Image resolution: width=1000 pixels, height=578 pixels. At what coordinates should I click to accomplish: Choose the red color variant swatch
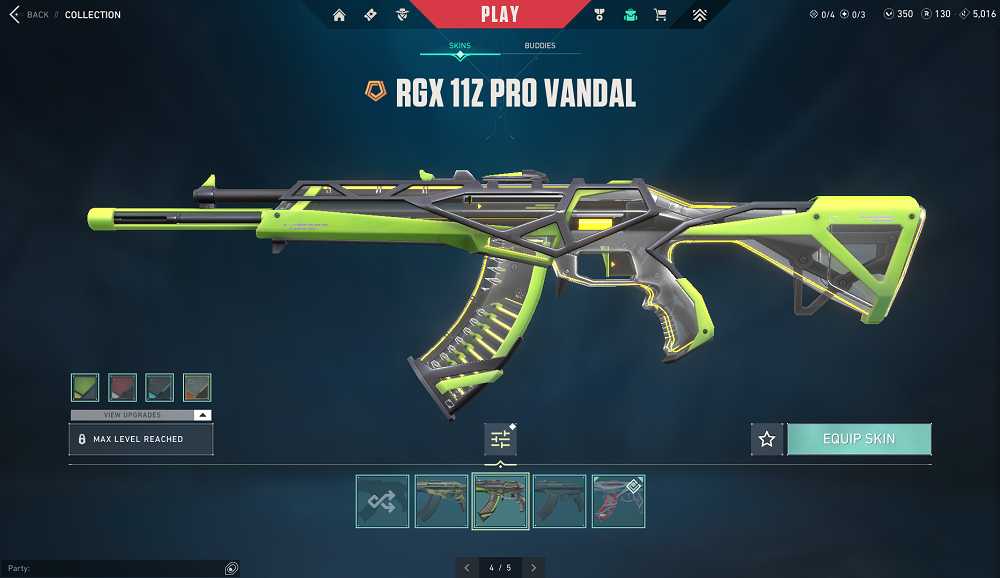pos(122,387)
